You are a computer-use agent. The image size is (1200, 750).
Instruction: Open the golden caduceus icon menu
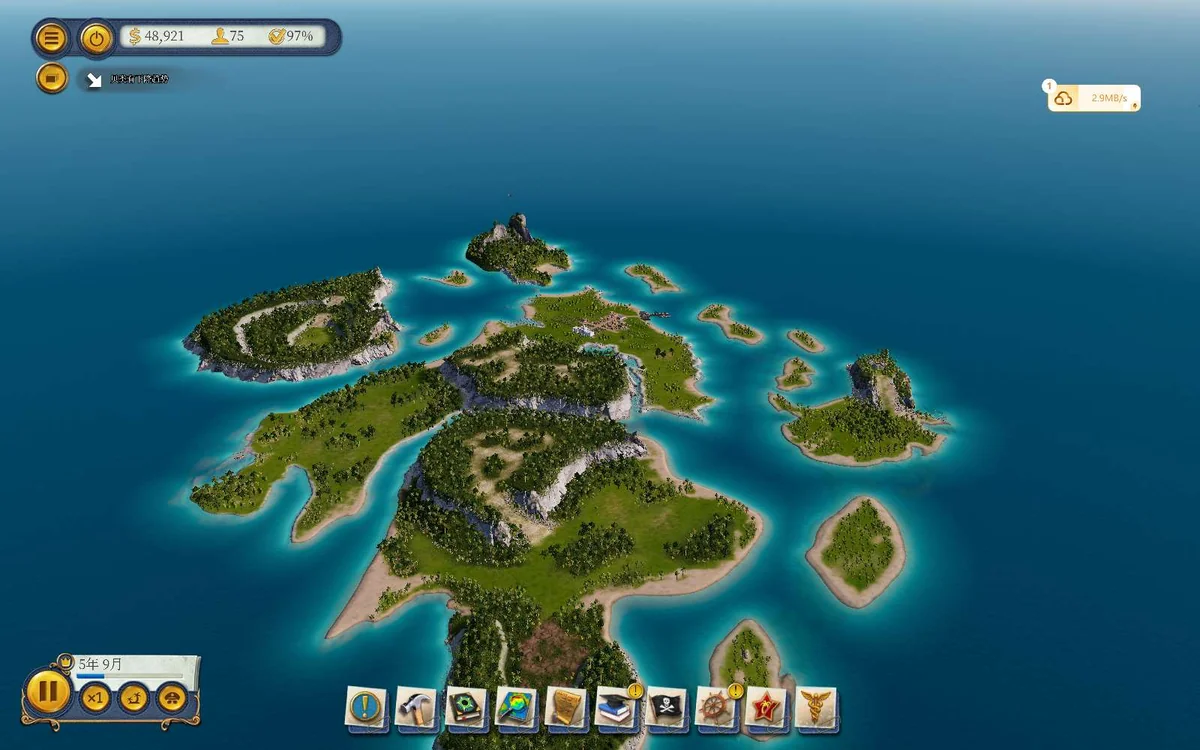click(816, 707)
